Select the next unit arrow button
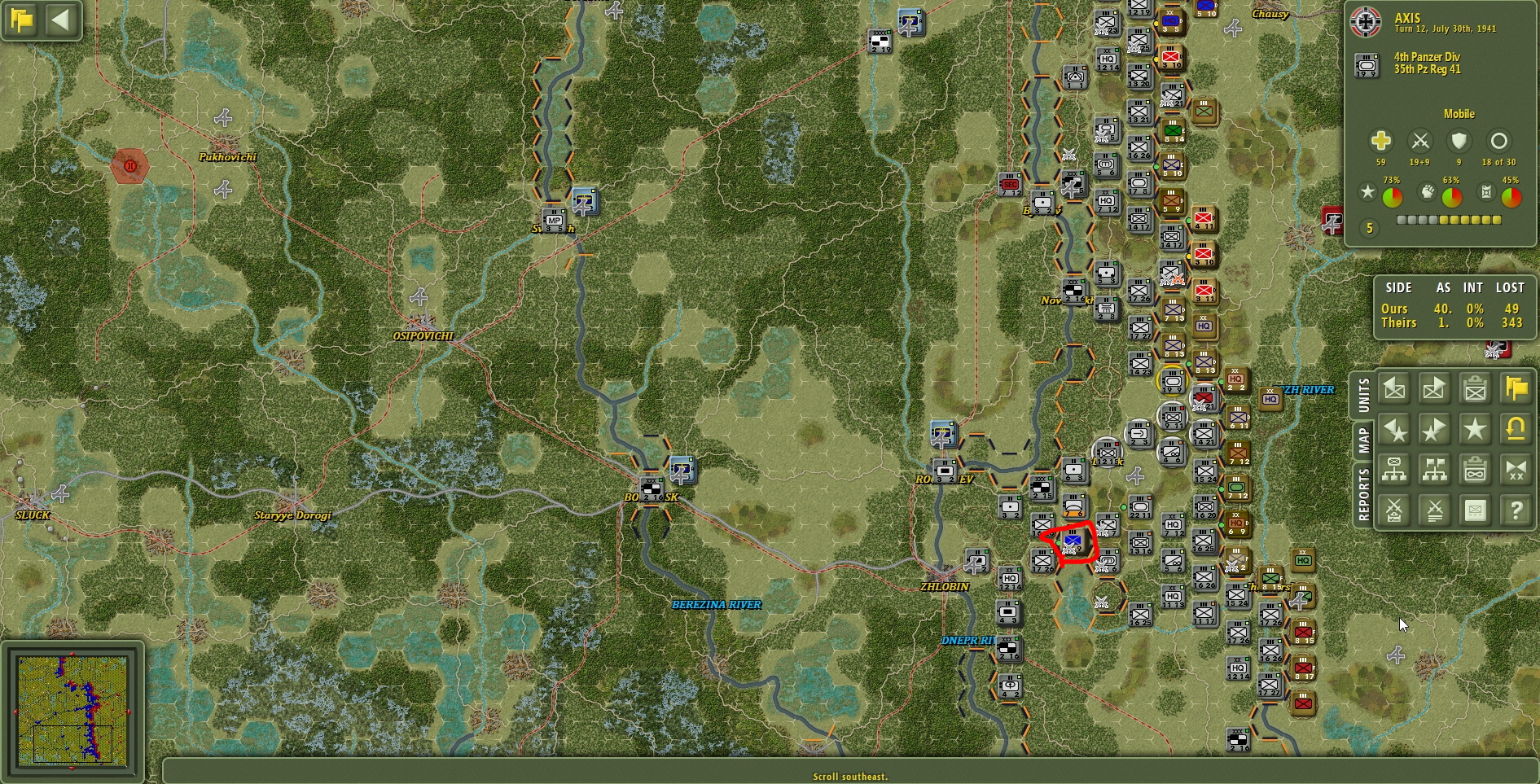Screen dimensions: 1540x784 tap(1434, 388)
